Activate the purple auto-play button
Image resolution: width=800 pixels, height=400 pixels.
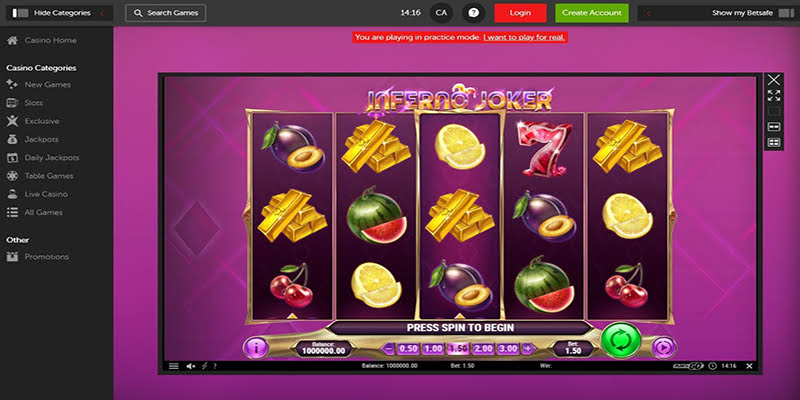tap(664, 348)
